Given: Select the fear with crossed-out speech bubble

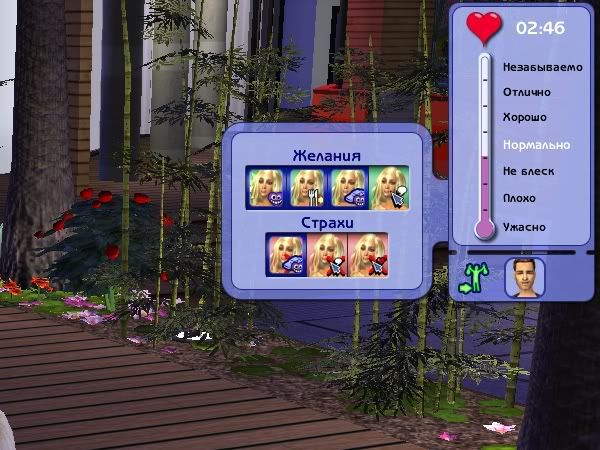Looking at the screenshot, I should tap(327, 254).
